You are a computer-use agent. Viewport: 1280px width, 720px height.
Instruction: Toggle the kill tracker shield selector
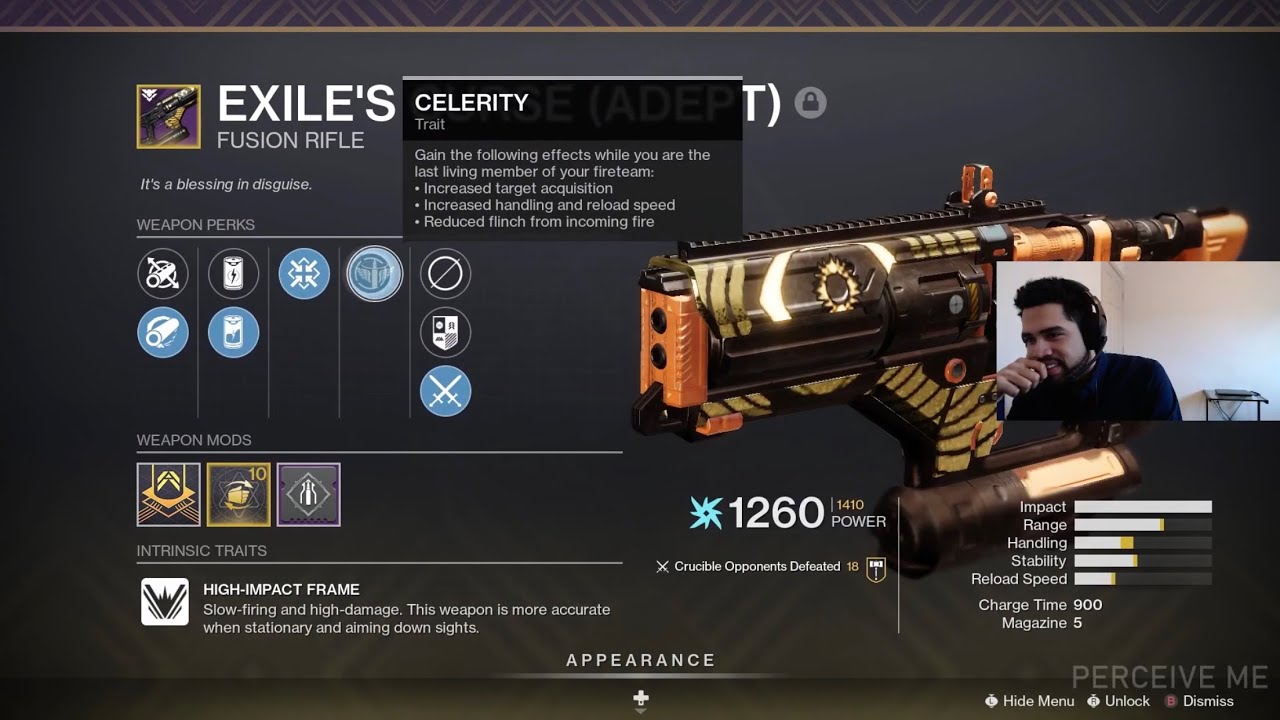445,332
